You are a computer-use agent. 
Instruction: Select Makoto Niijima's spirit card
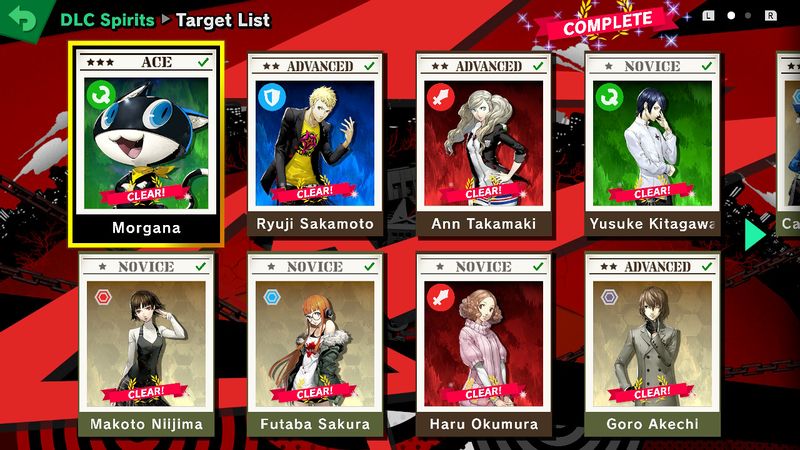tap(147, 345)
